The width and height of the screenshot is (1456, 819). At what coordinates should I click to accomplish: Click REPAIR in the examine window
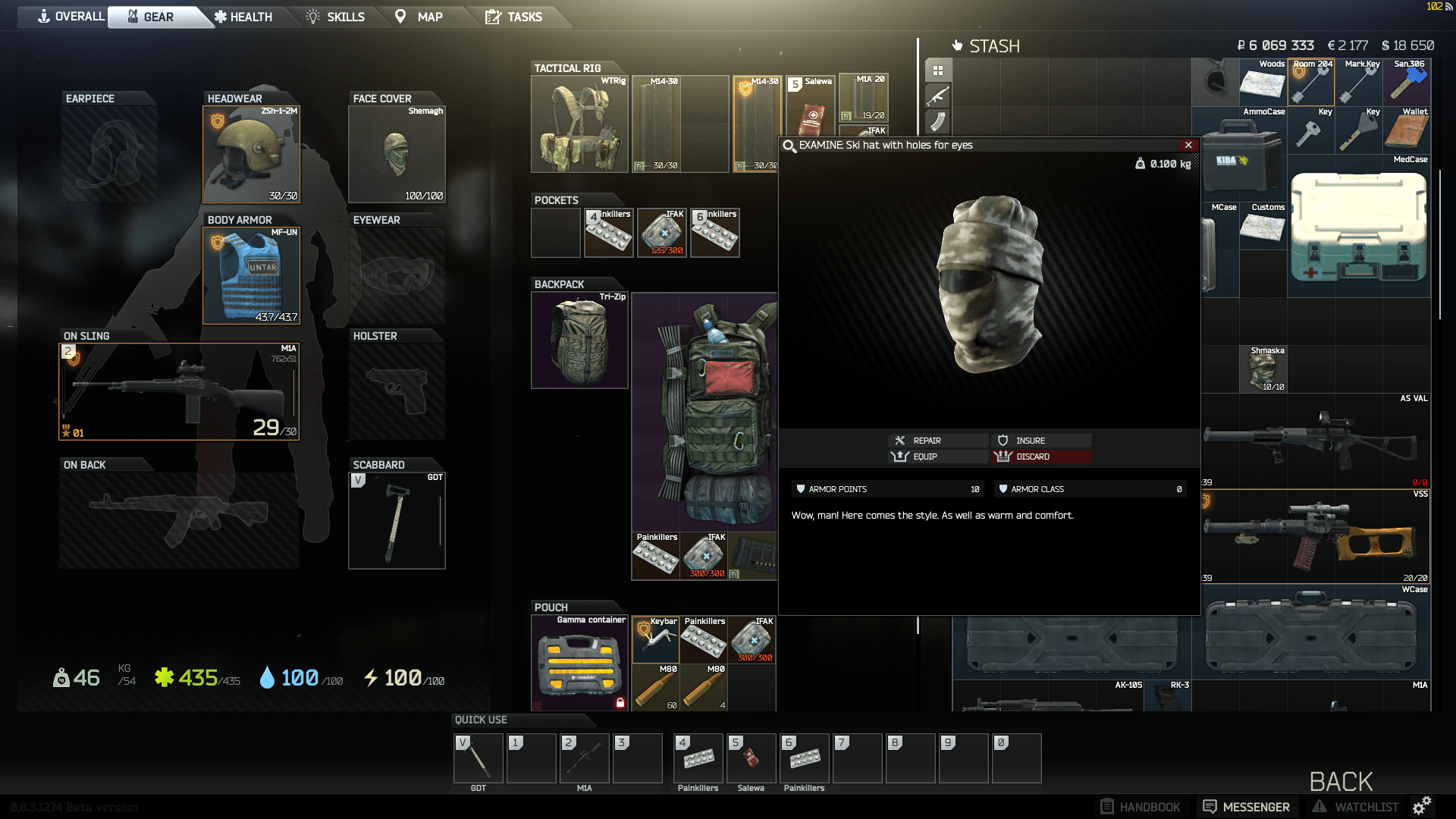tap(938, 440)
